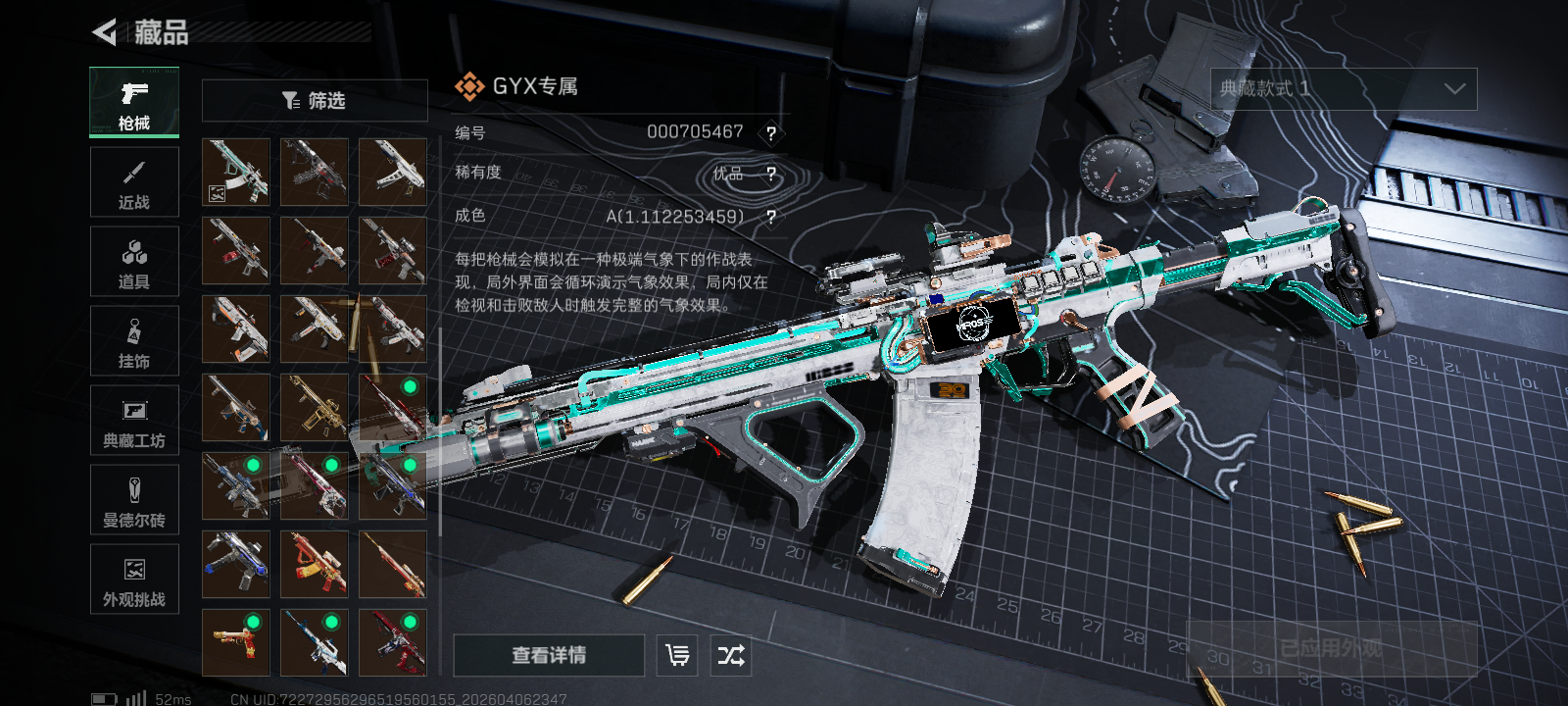Click the question mark beside 成色
Image resolution: width=1568 pixels, height=706 pixels.
tap(771, 217)
